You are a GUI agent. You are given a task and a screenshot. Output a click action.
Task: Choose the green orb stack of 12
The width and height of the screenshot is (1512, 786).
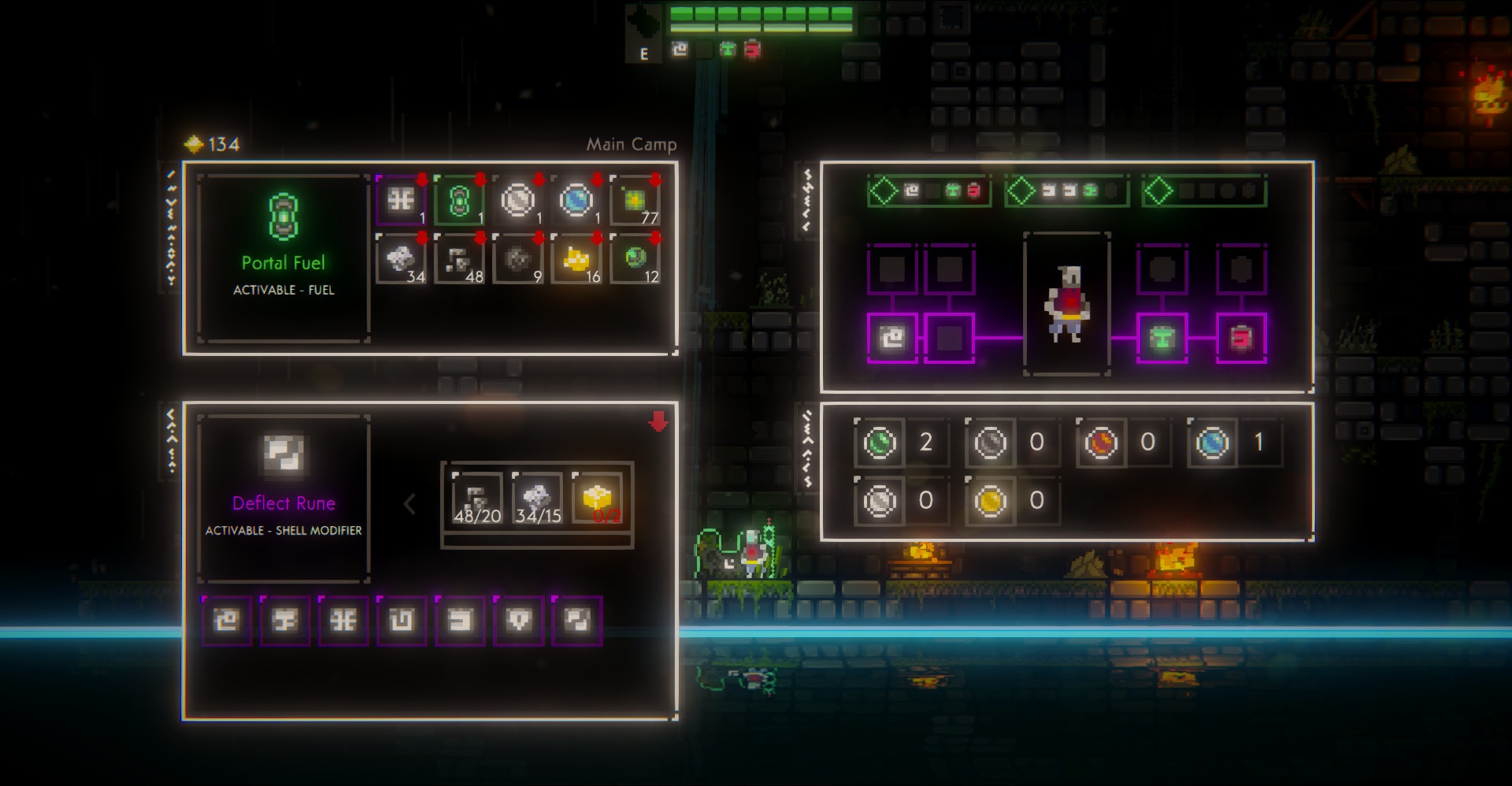pos(636,259)
